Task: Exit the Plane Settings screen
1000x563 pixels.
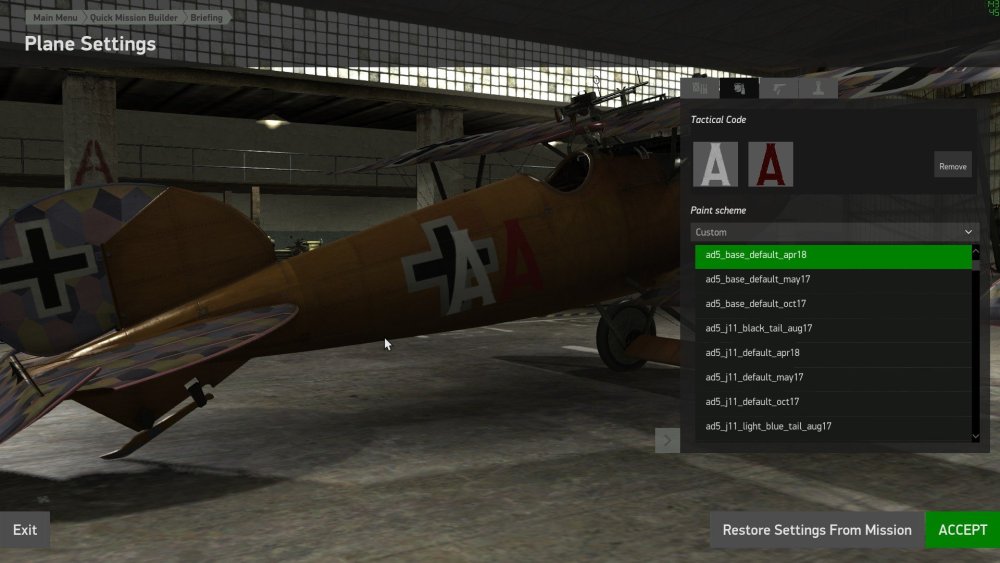Action: (x=25, y=530)
